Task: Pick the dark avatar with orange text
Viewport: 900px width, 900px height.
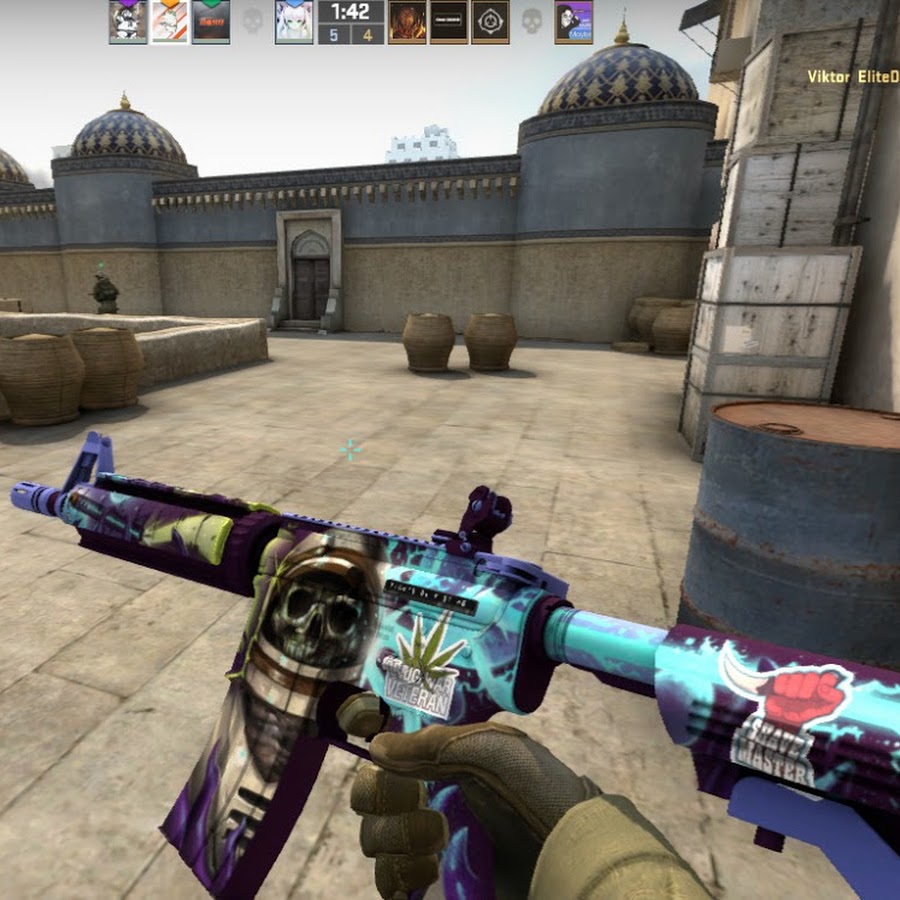Action: pyautogui.click(x=211, y=21)
